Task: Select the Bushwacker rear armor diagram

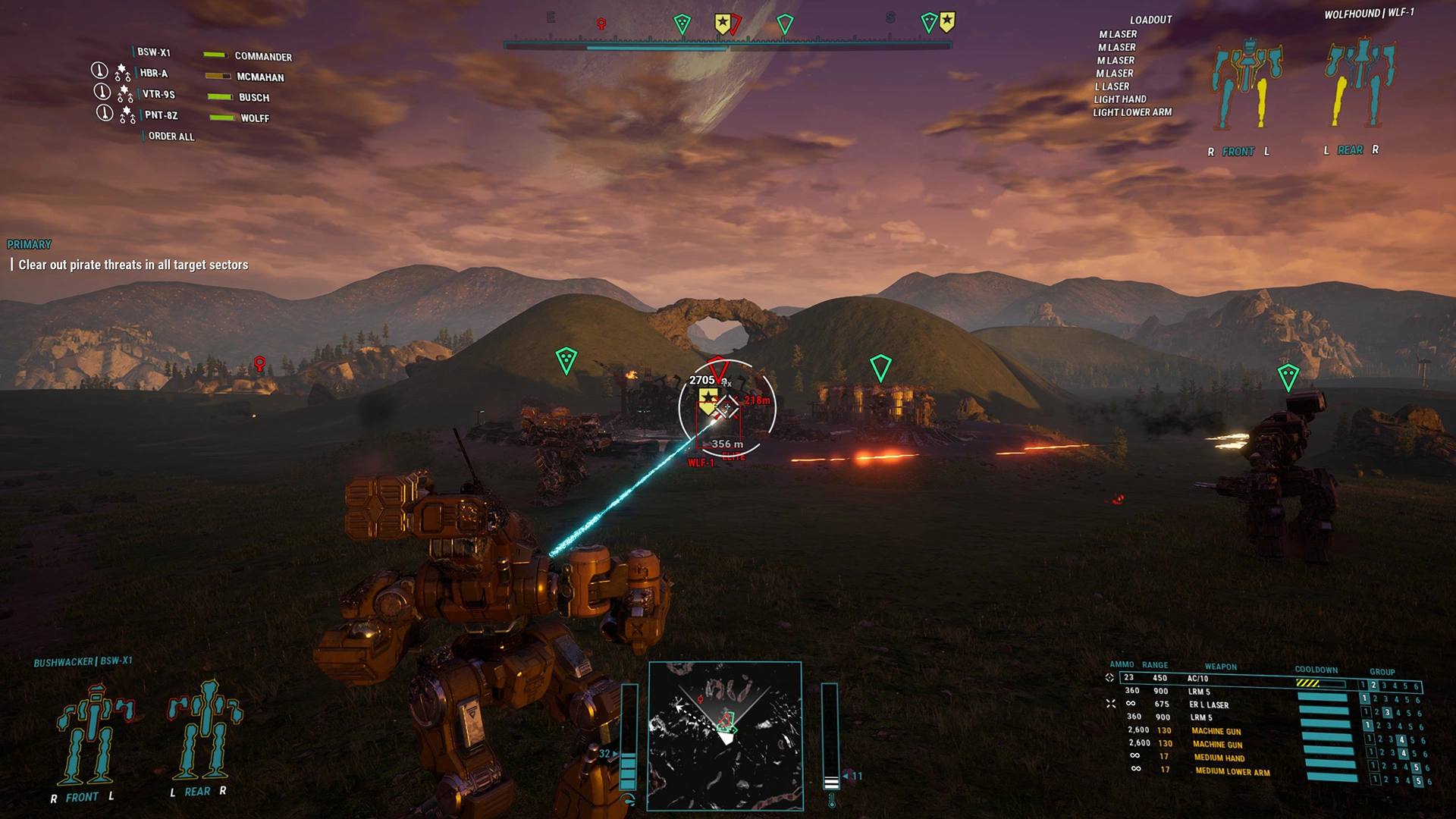Action: pyautogui.click(x=205, y=730)
